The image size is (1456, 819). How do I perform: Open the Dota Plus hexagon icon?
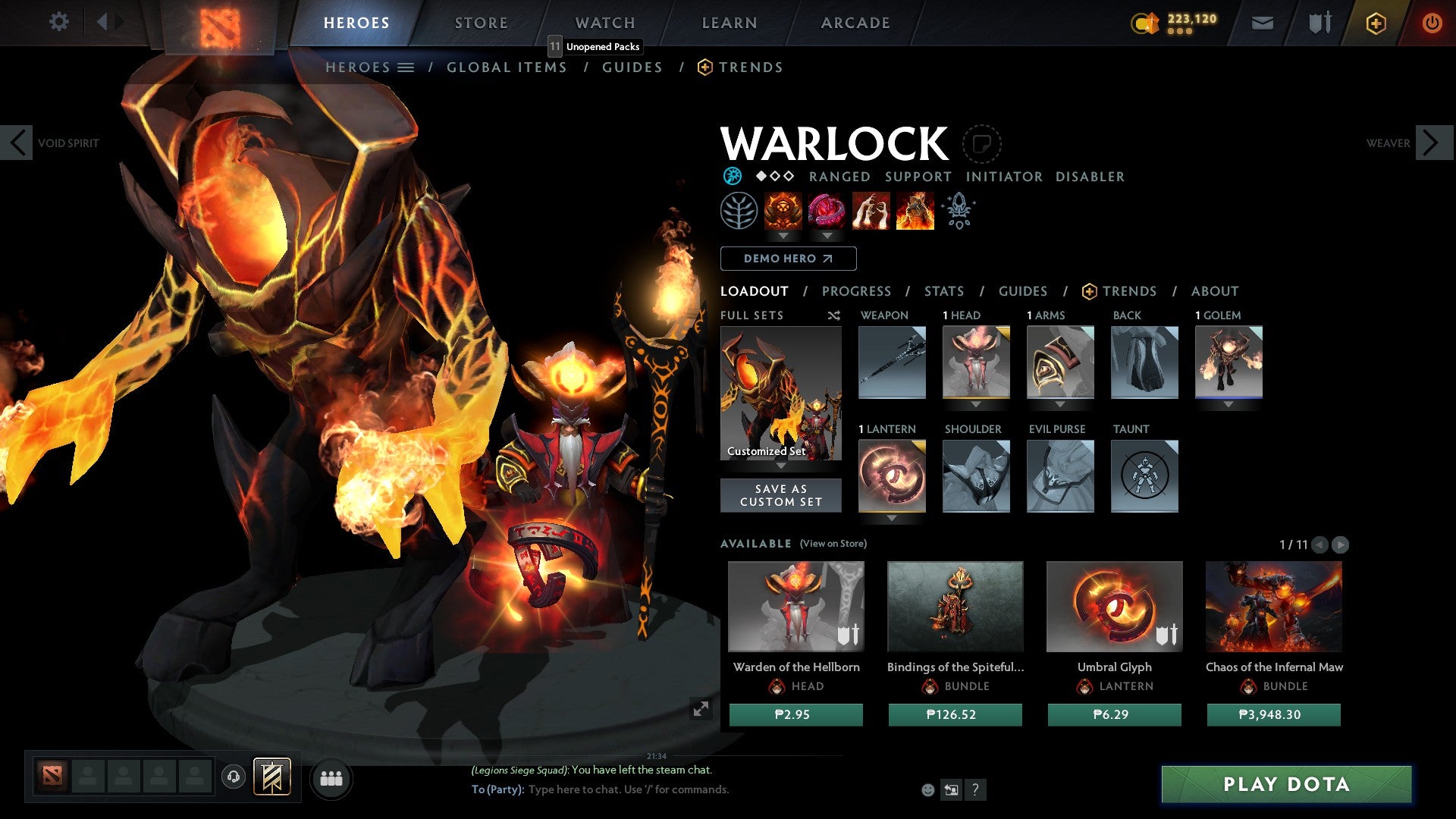(1376, 22)
